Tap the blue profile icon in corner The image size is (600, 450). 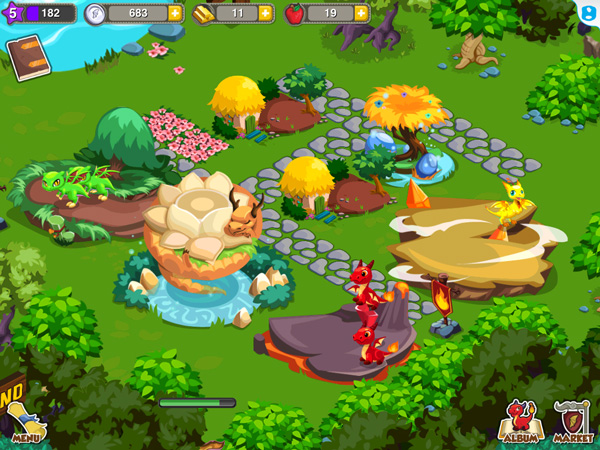pyautogui.click(x=588, y=12)
